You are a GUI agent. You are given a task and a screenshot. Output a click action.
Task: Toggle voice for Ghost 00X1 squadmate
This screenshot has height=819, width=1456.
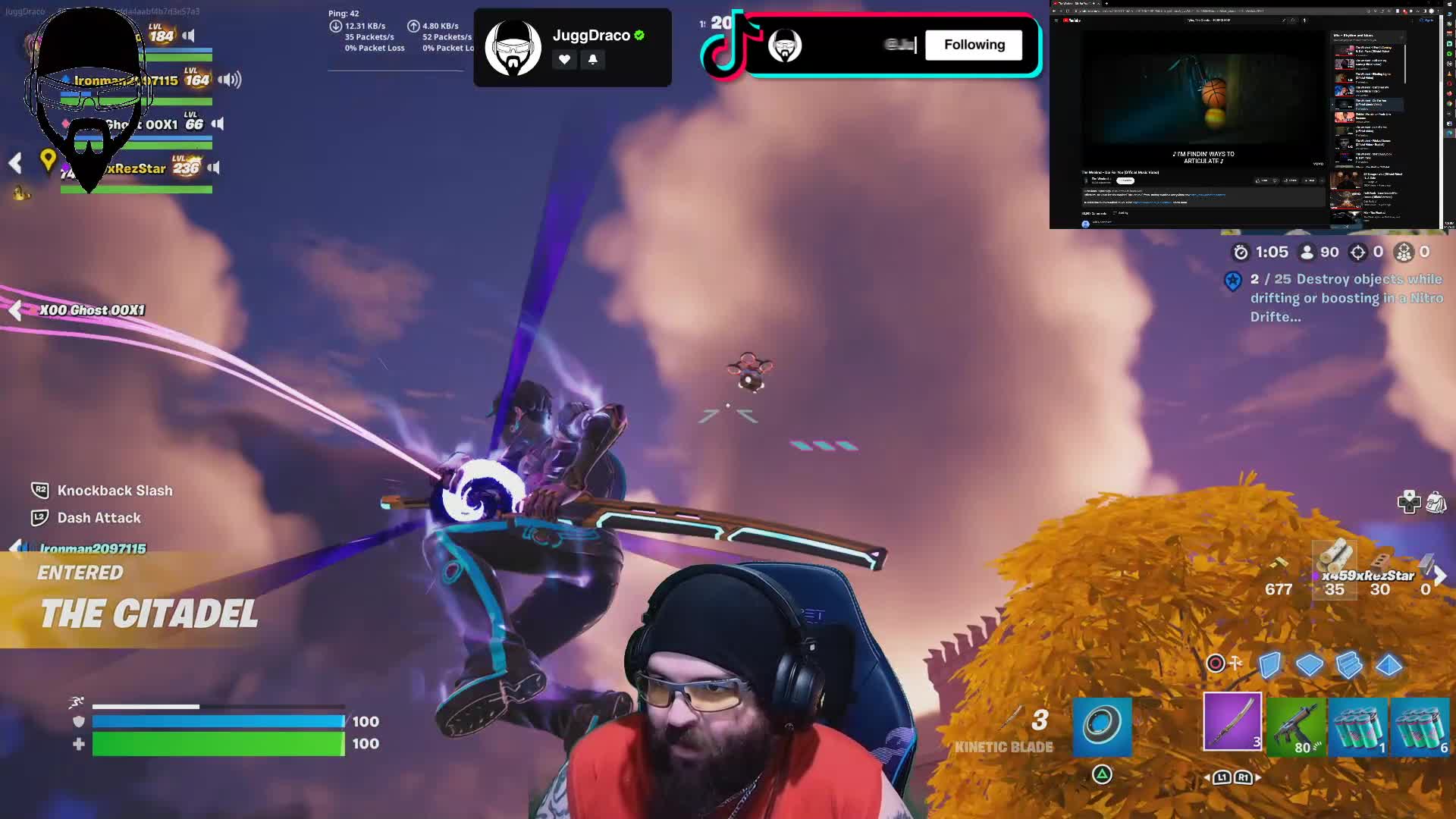tap(218, 124)
